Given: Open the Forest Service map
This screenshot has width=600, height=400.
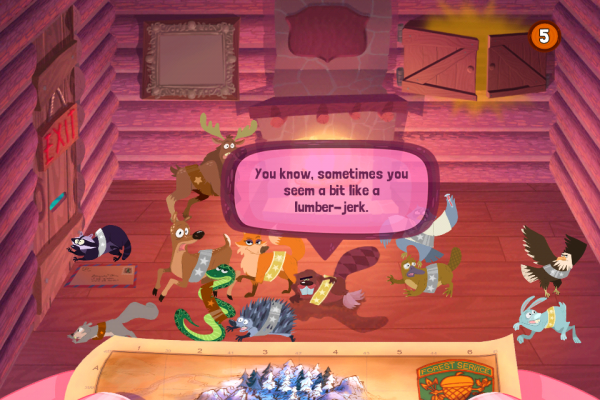Looking at the screenshot, I should click(x=300, y=372).
